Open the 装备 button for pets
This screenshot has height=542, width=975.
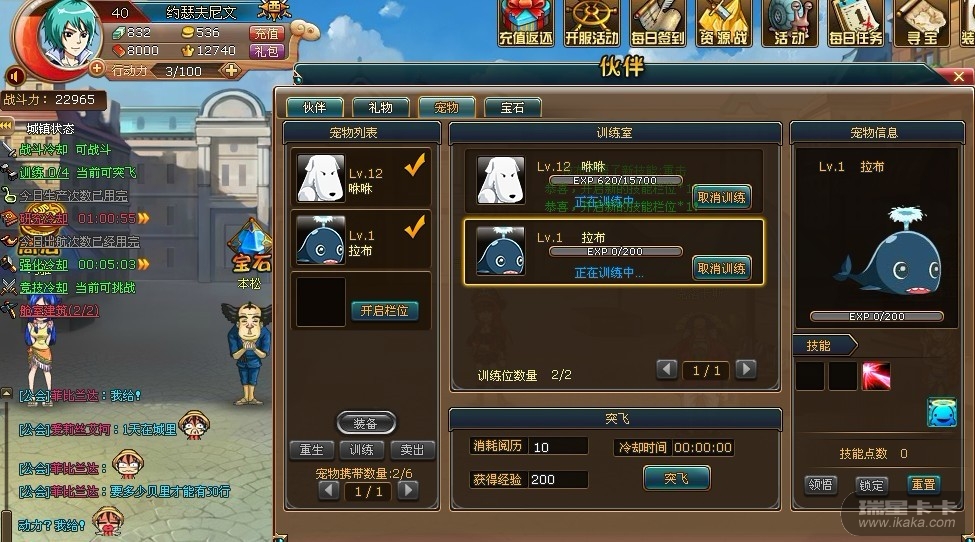click(366, 423)
